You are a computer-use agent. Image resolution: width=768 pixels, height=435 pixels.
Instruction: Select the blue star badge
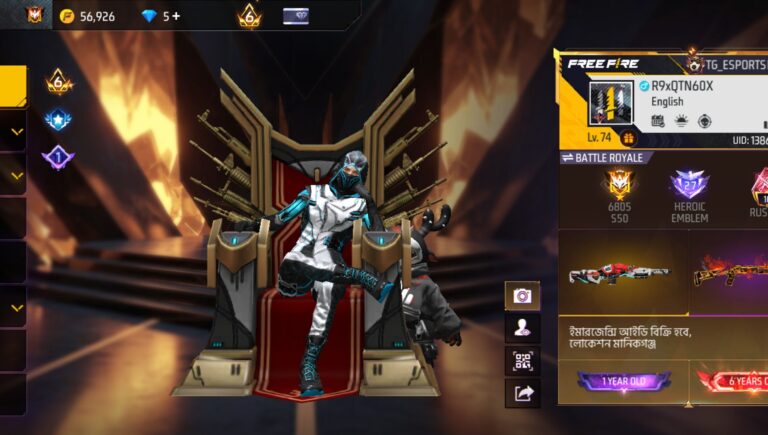(58, 120)
